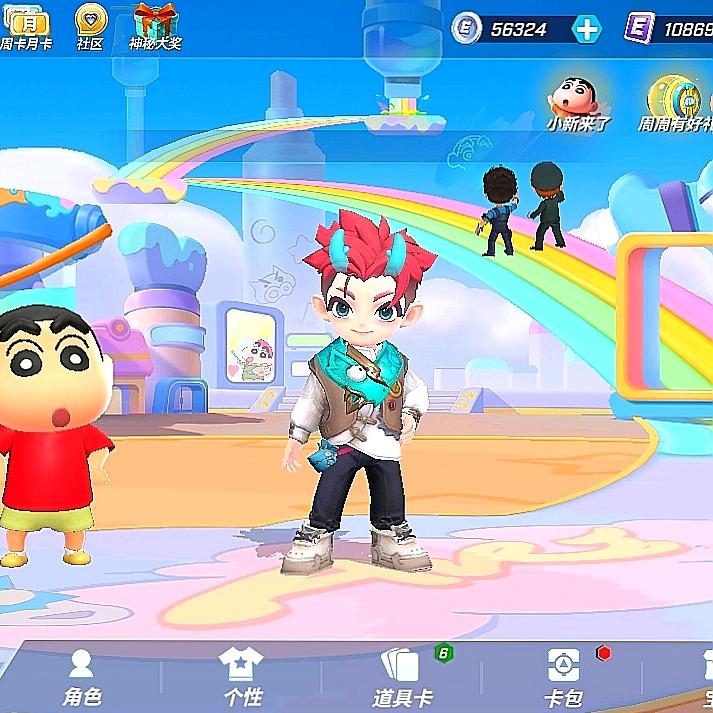
Task: Open the 卡包 card pack tab
Action: point(562,676)
